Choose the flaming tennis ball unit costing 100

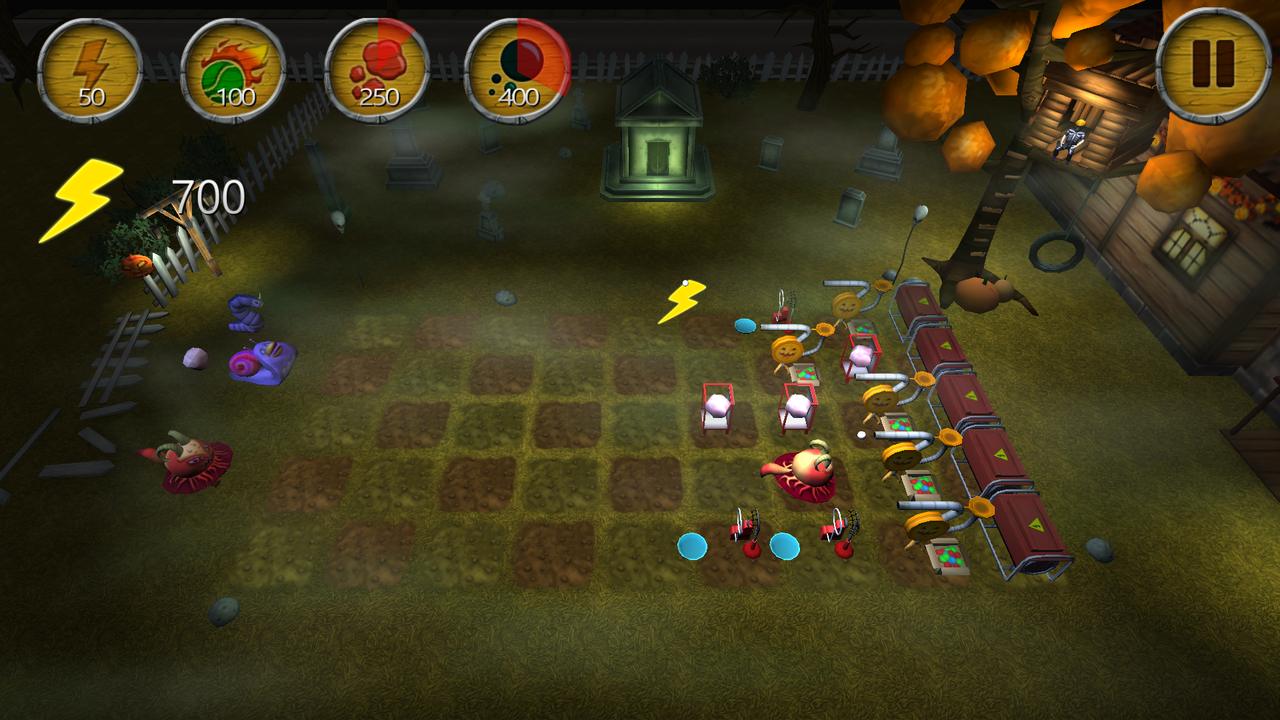[x=232, y=70]
